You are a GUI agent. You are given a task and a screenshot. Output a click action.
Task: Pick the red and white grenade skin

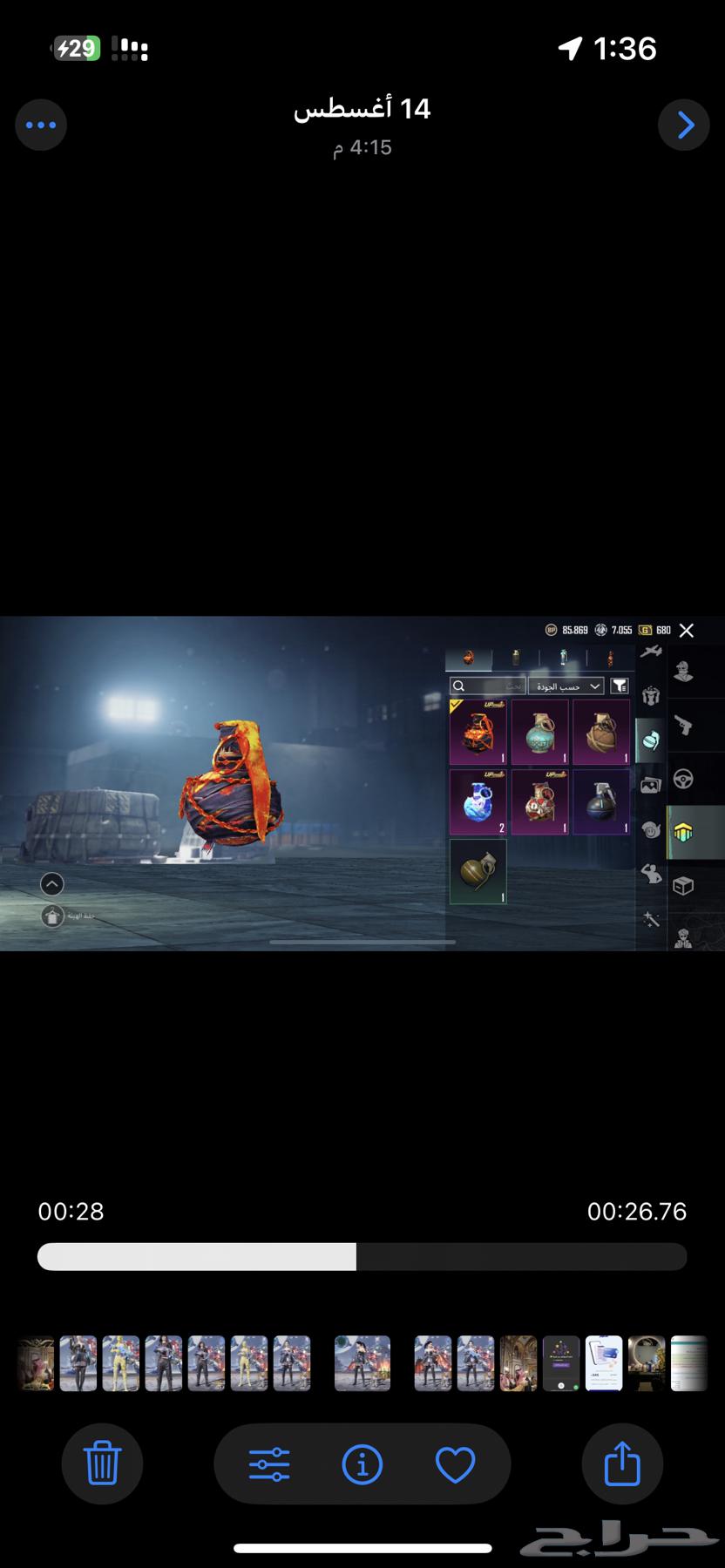tap(539, 801)
